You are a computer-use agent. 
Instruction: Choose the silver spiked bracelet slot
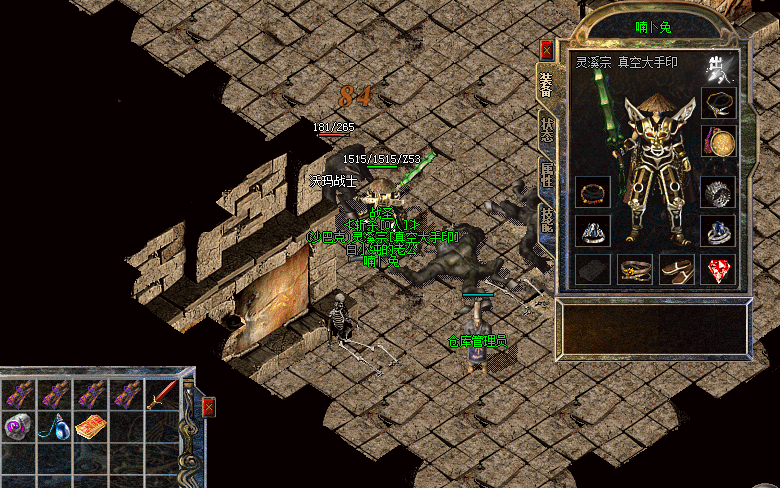[x=718, y=192]
